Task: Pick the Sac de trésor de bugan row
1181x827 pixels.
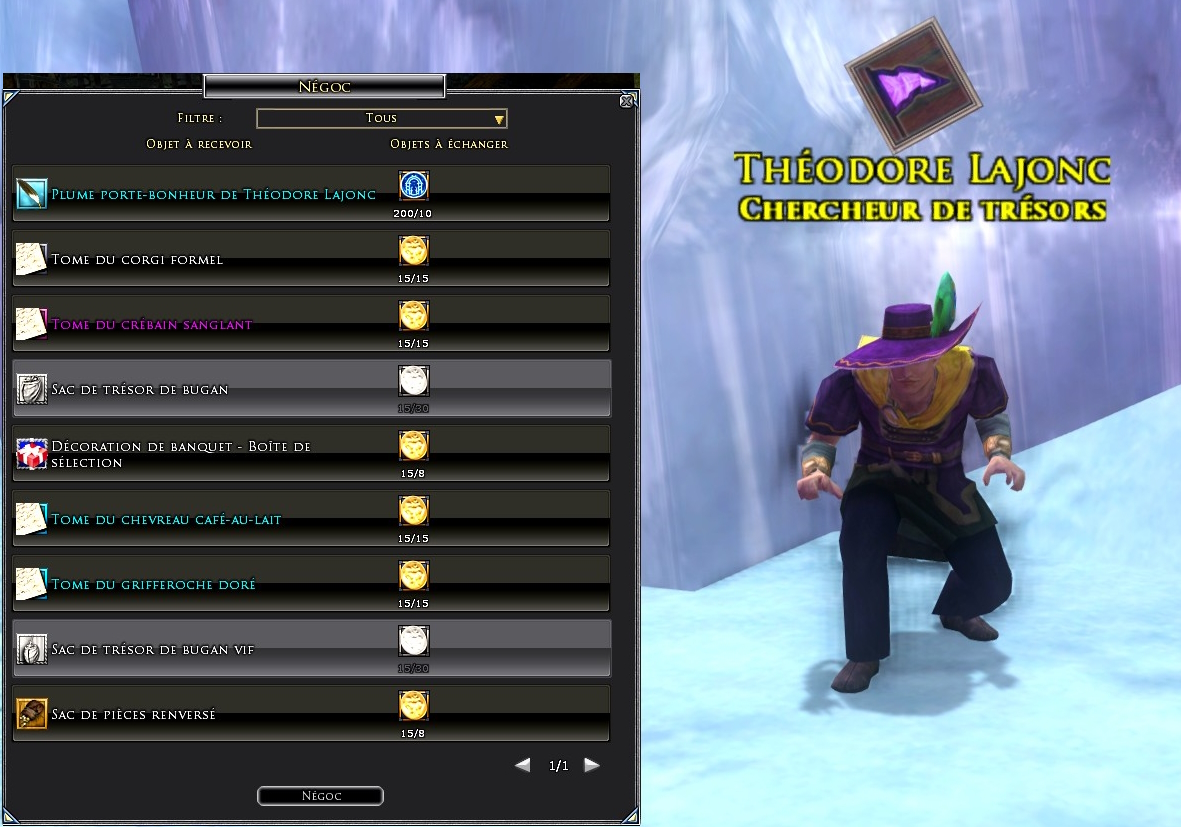Action: point(140,389)
